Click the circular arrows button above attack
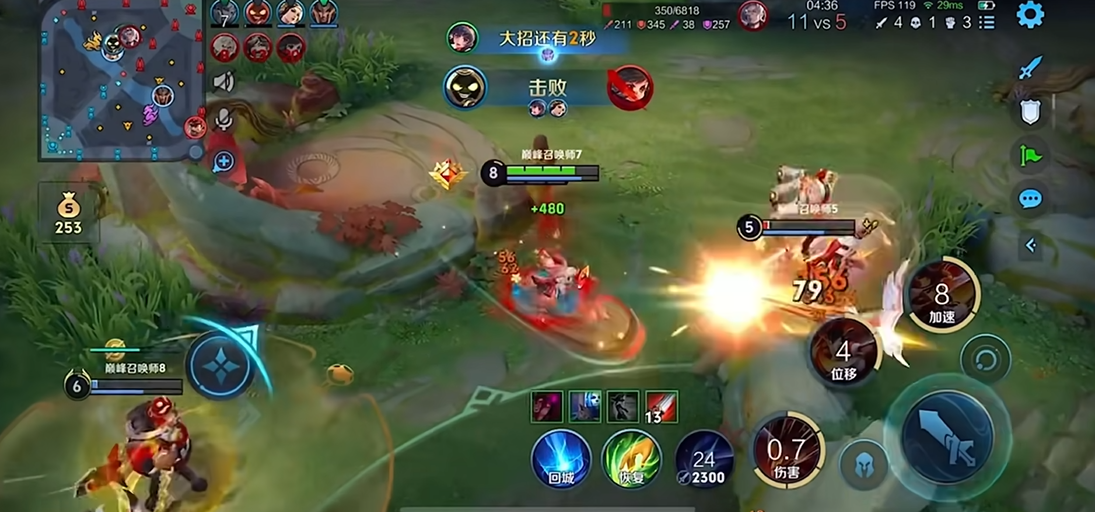 coord(985,358)
